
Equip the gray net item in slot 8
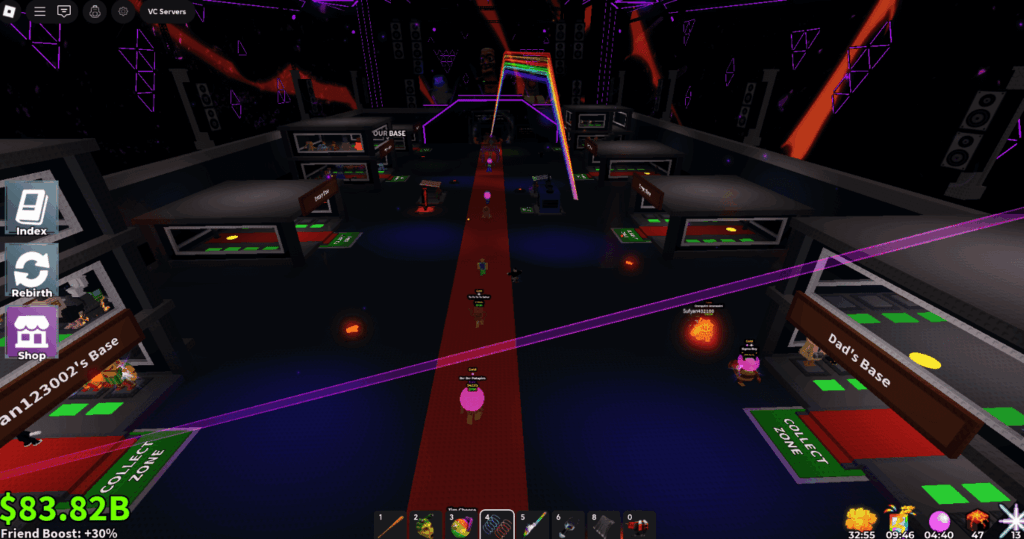click(x=604, y=524)
